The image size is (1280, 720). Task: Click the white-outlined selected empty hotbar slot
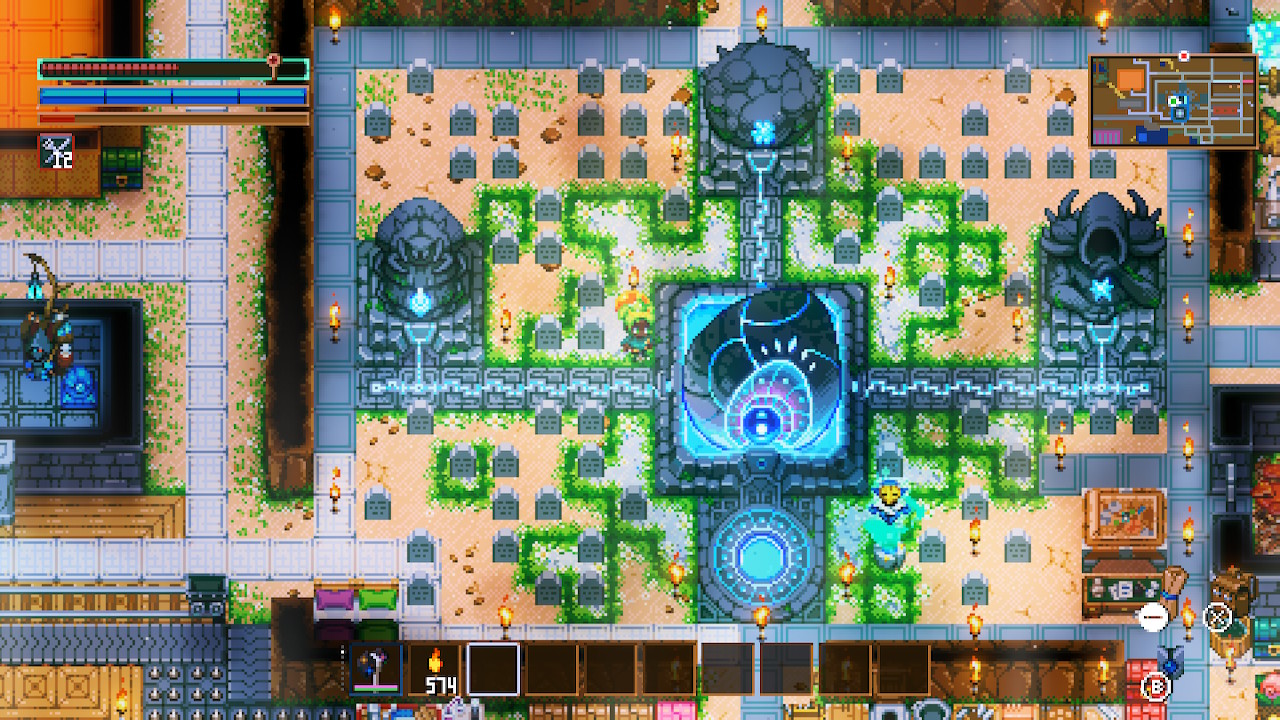[x=493, y=668]
